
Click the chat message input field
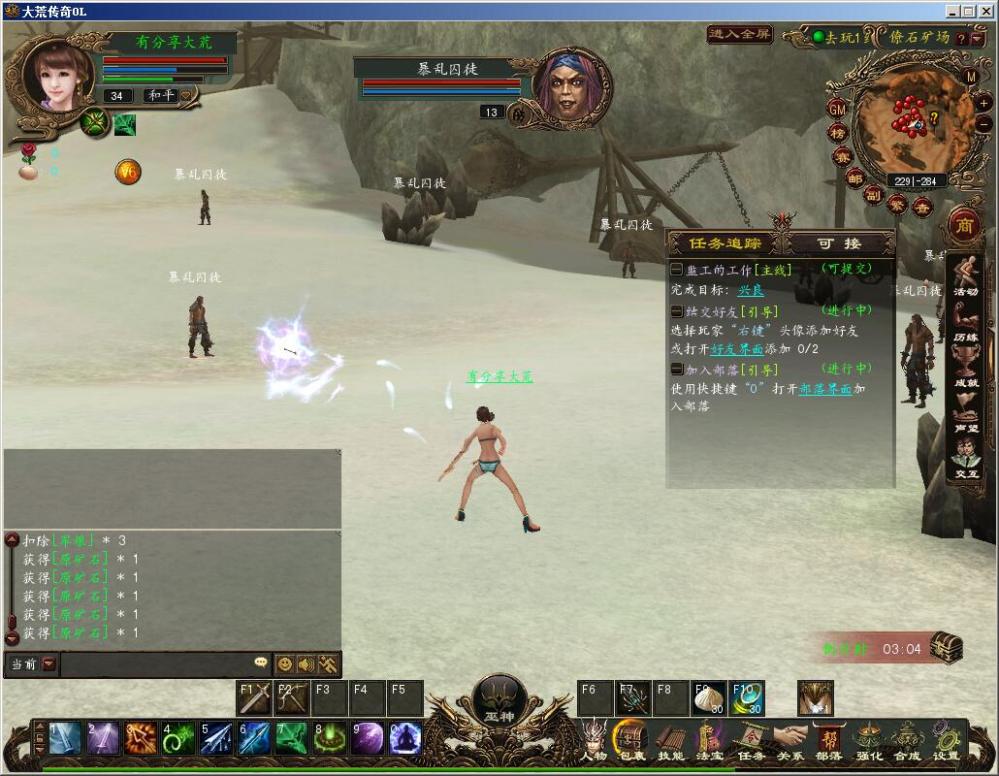coord(155,664)
